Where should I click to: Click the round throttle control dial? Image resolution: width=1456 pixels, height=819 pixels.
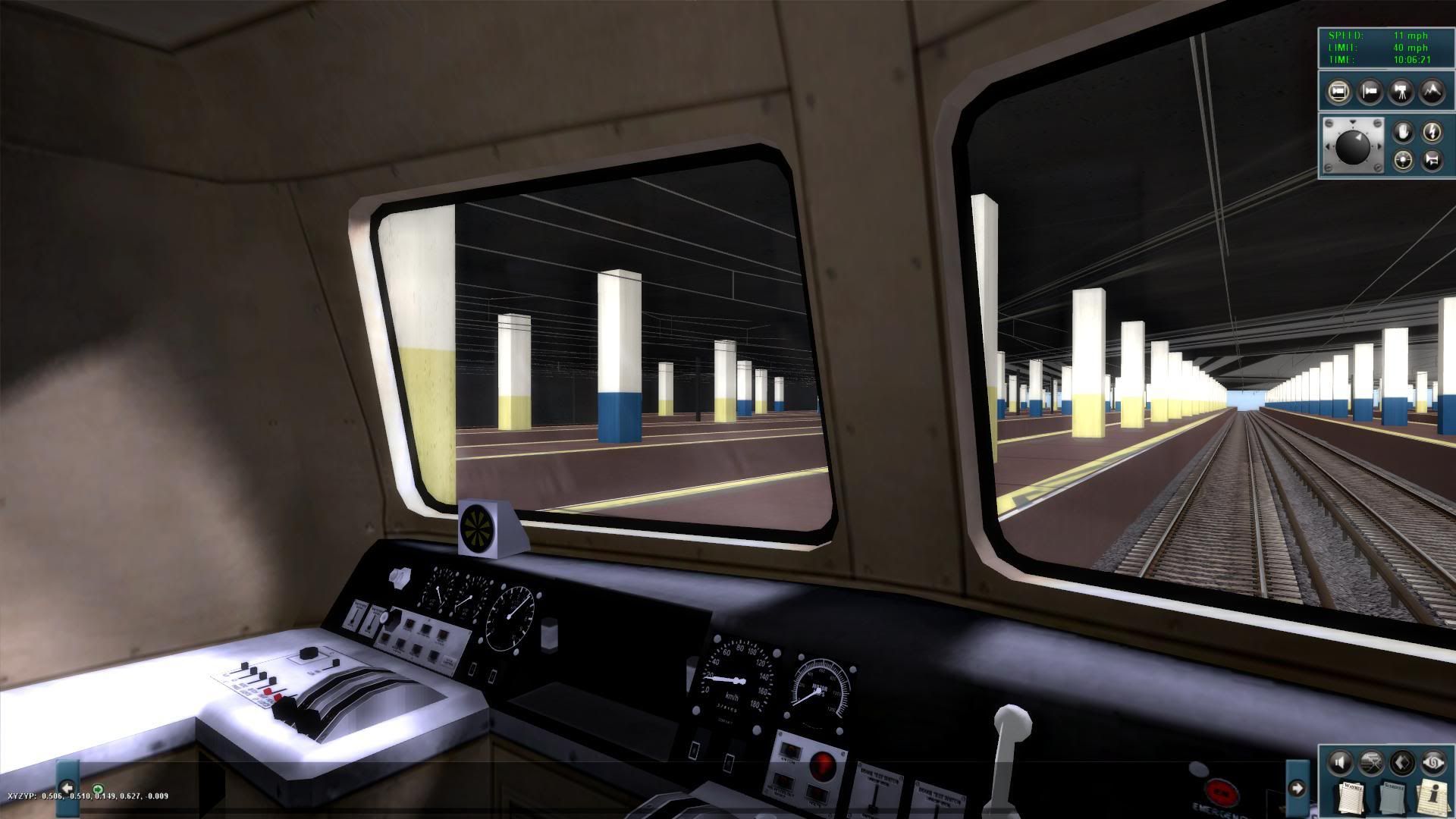(x=1353, y=146)
